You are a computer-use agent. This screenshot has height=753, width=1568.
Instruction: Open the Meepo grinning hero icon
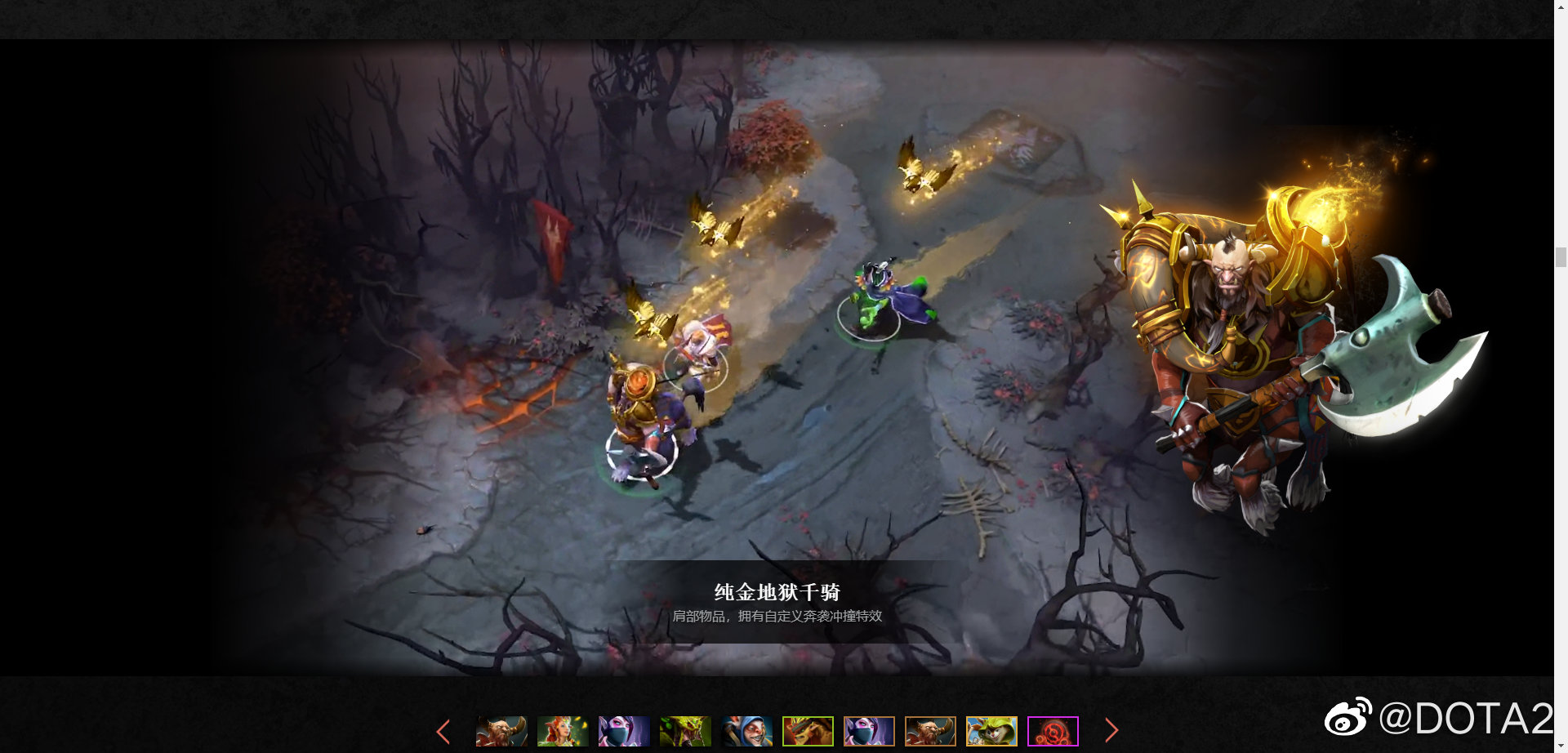(746, 731)
